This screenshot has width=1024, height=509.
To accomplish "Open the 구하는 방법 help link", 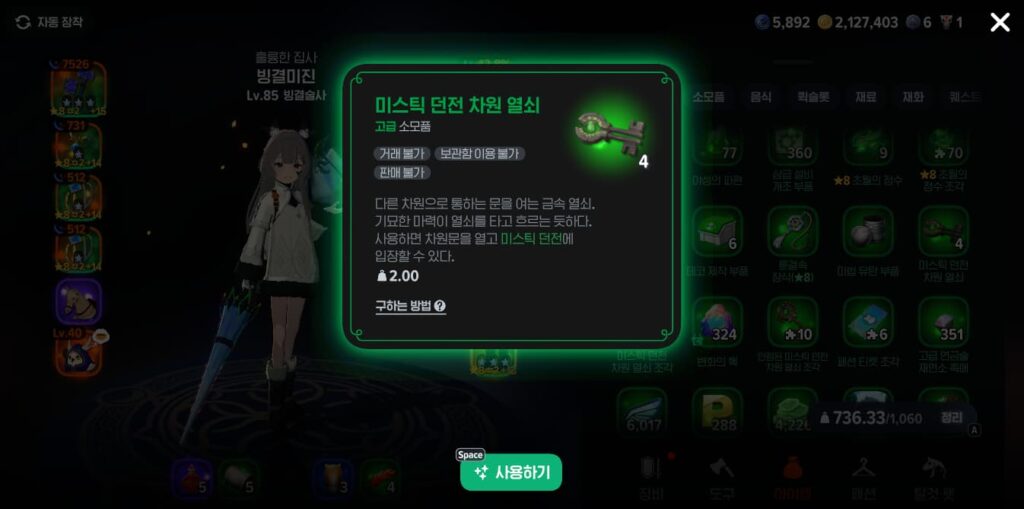I will (x=410, y=307).
